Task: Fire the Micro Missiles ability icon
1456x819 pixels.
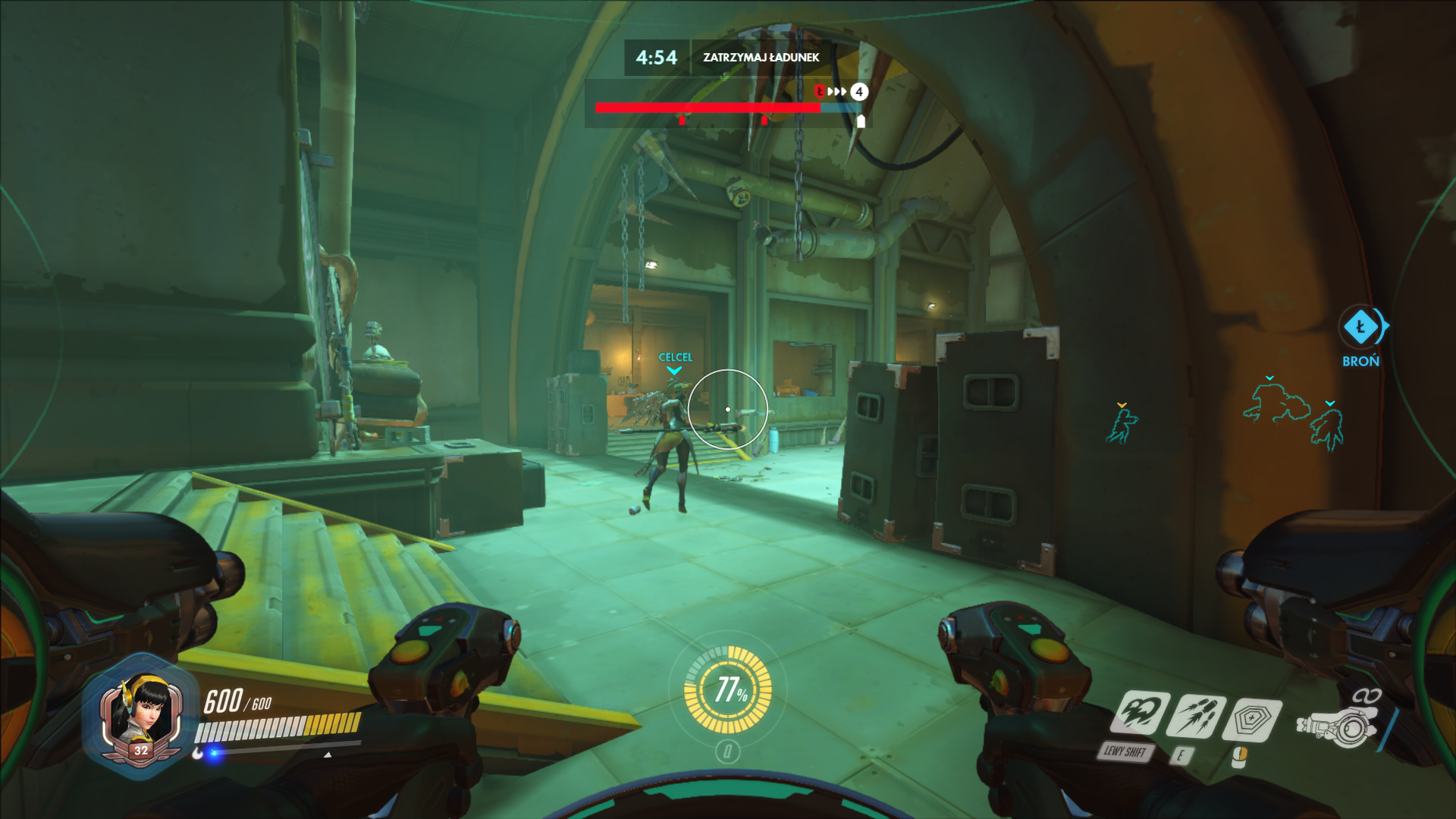Action: click(x=1197, y=717)
